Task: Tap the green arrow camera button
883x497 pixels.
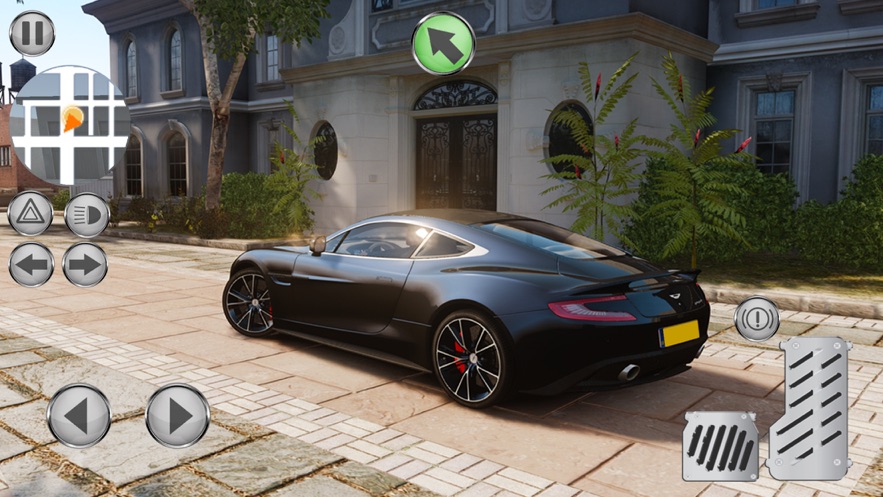Action: (x=443, y=42)
